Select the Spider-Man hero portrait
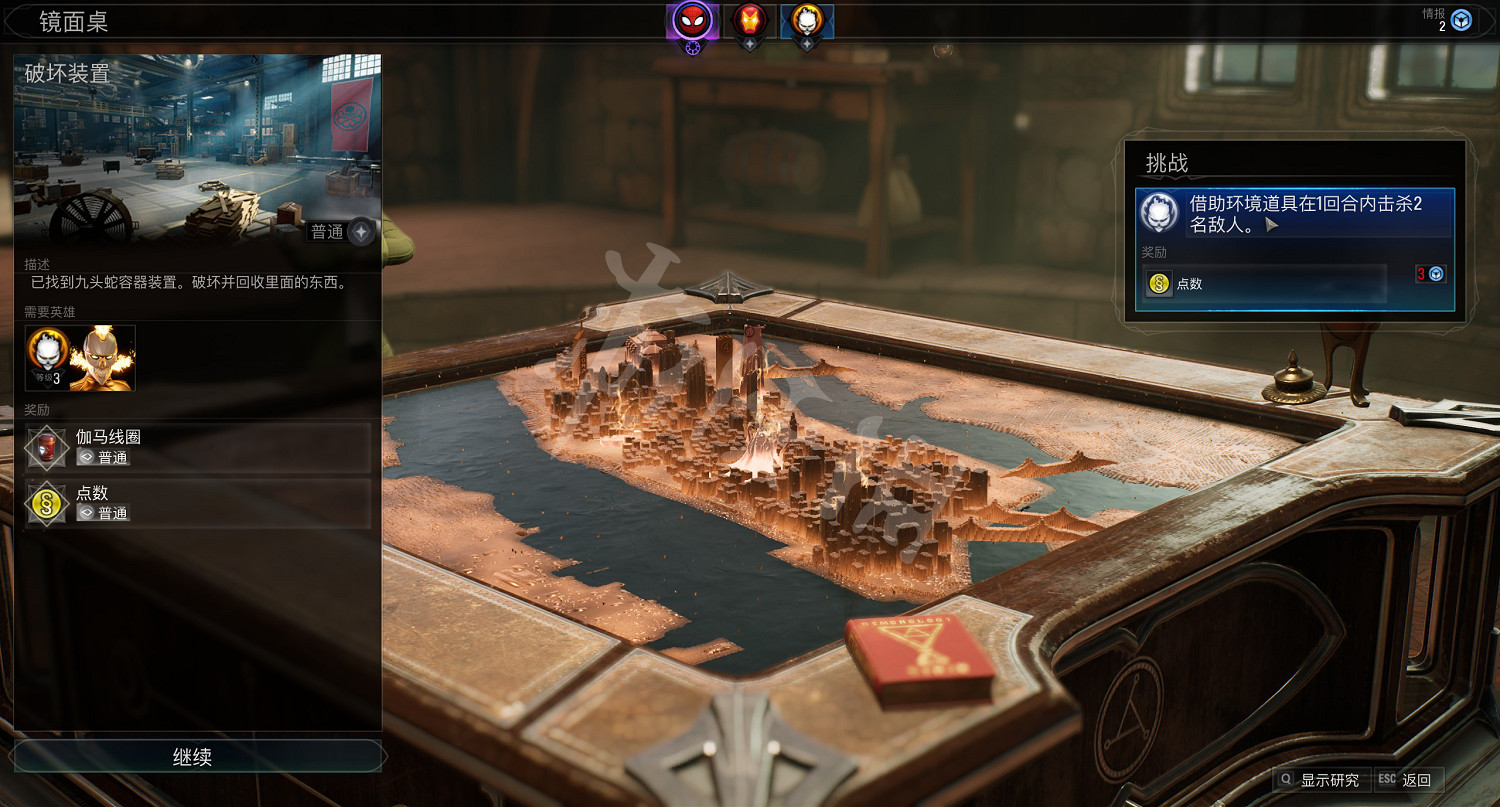Image resolution: width=1500 pixels, height=807 pixels. (x=691, y=20)
